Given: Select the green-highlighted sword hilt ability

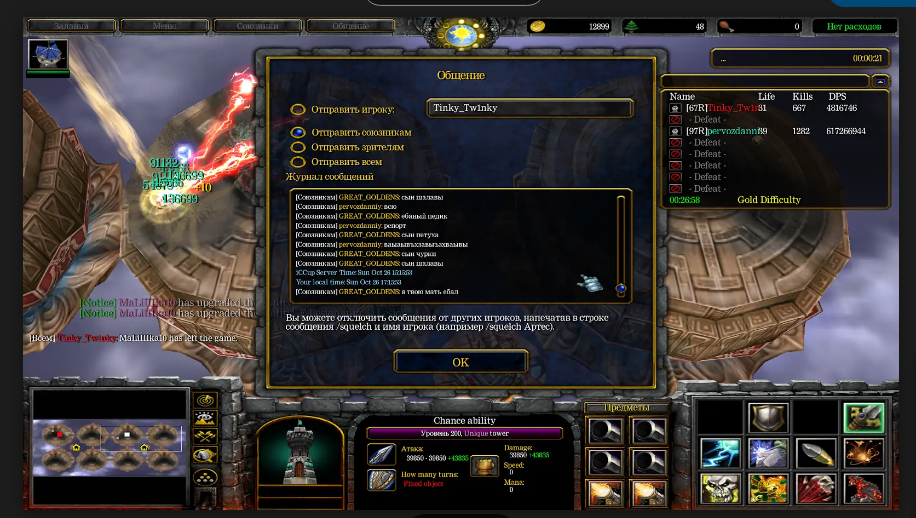Looking at the screenshot, I should coord(863,418).
